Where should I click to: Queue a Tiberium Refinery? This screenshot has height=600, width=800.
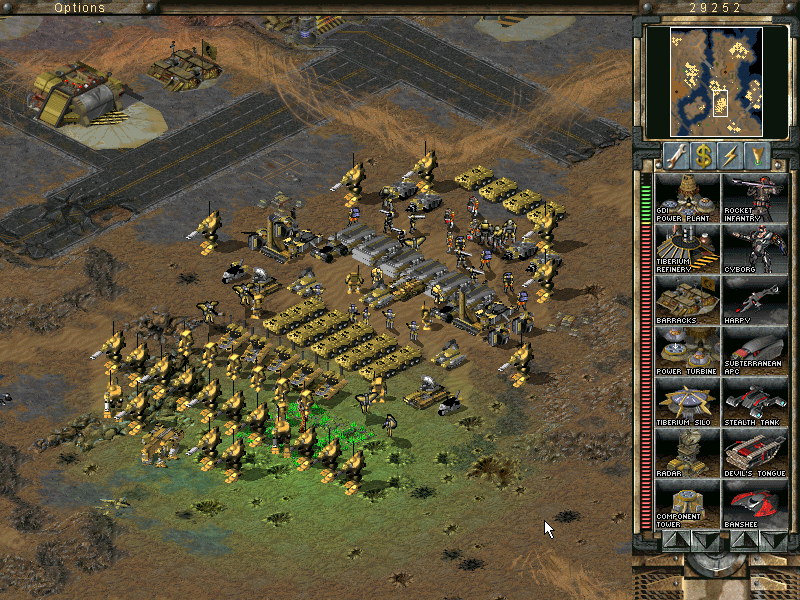[x=688, y=248]
